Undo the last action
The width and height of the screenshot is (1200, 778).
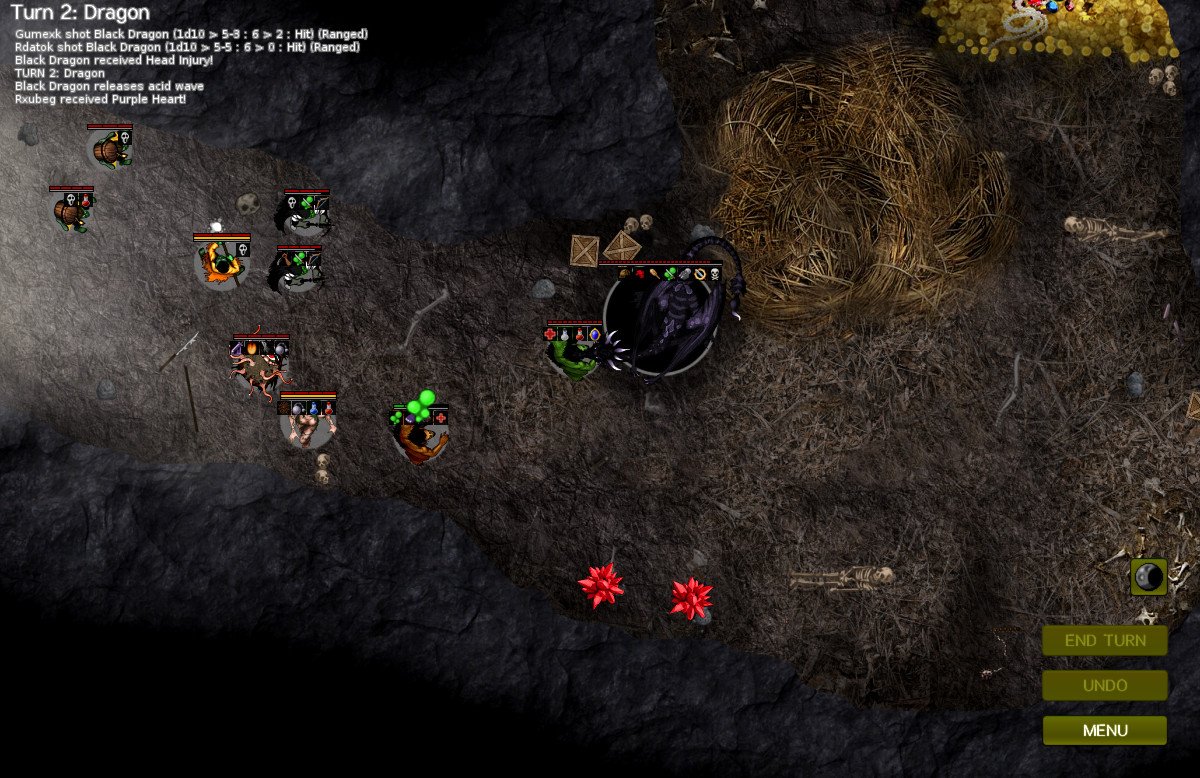[1104, 686]
